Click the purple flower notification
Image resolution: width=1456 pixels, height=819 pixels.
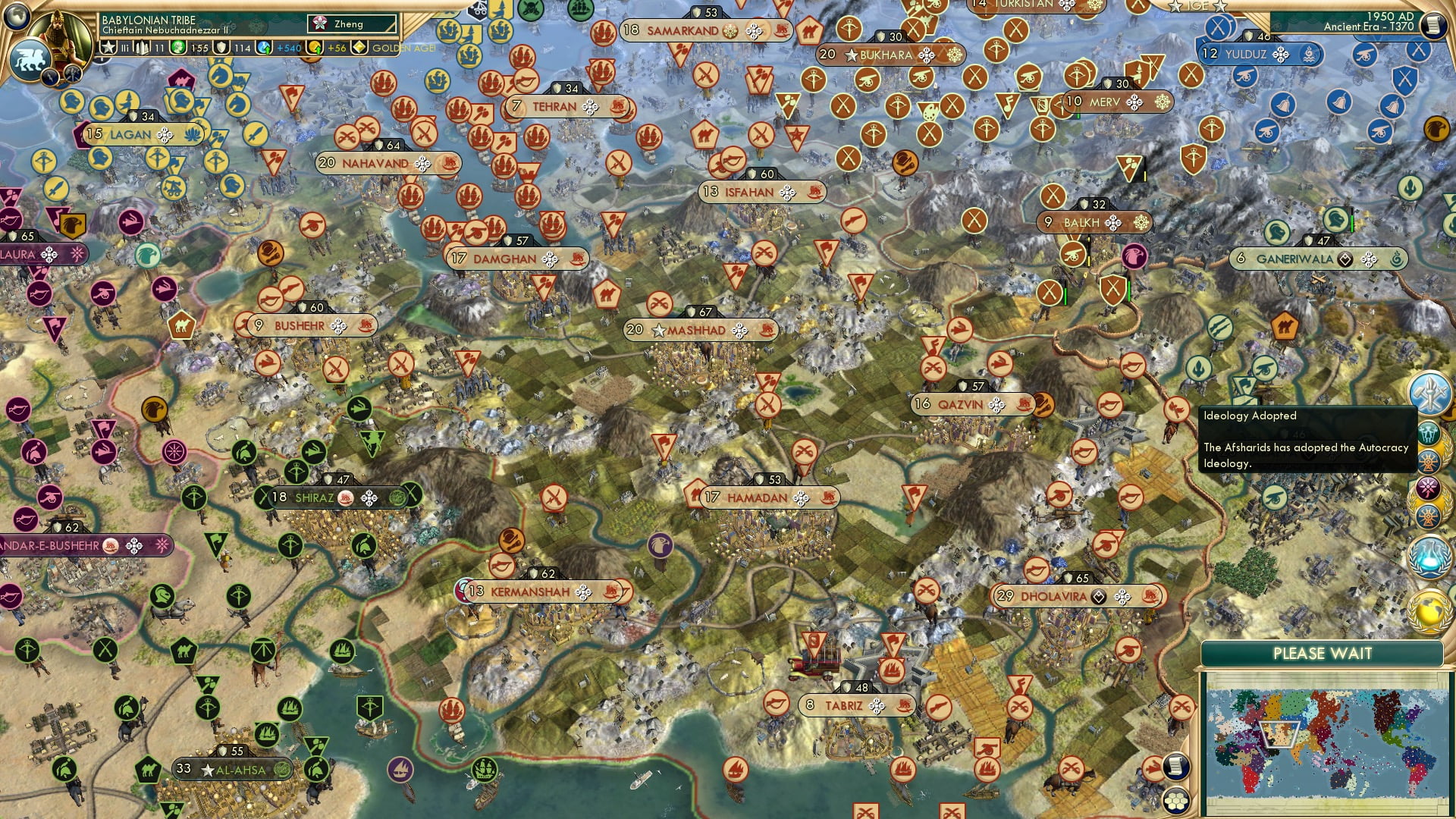coord(1429,487)
